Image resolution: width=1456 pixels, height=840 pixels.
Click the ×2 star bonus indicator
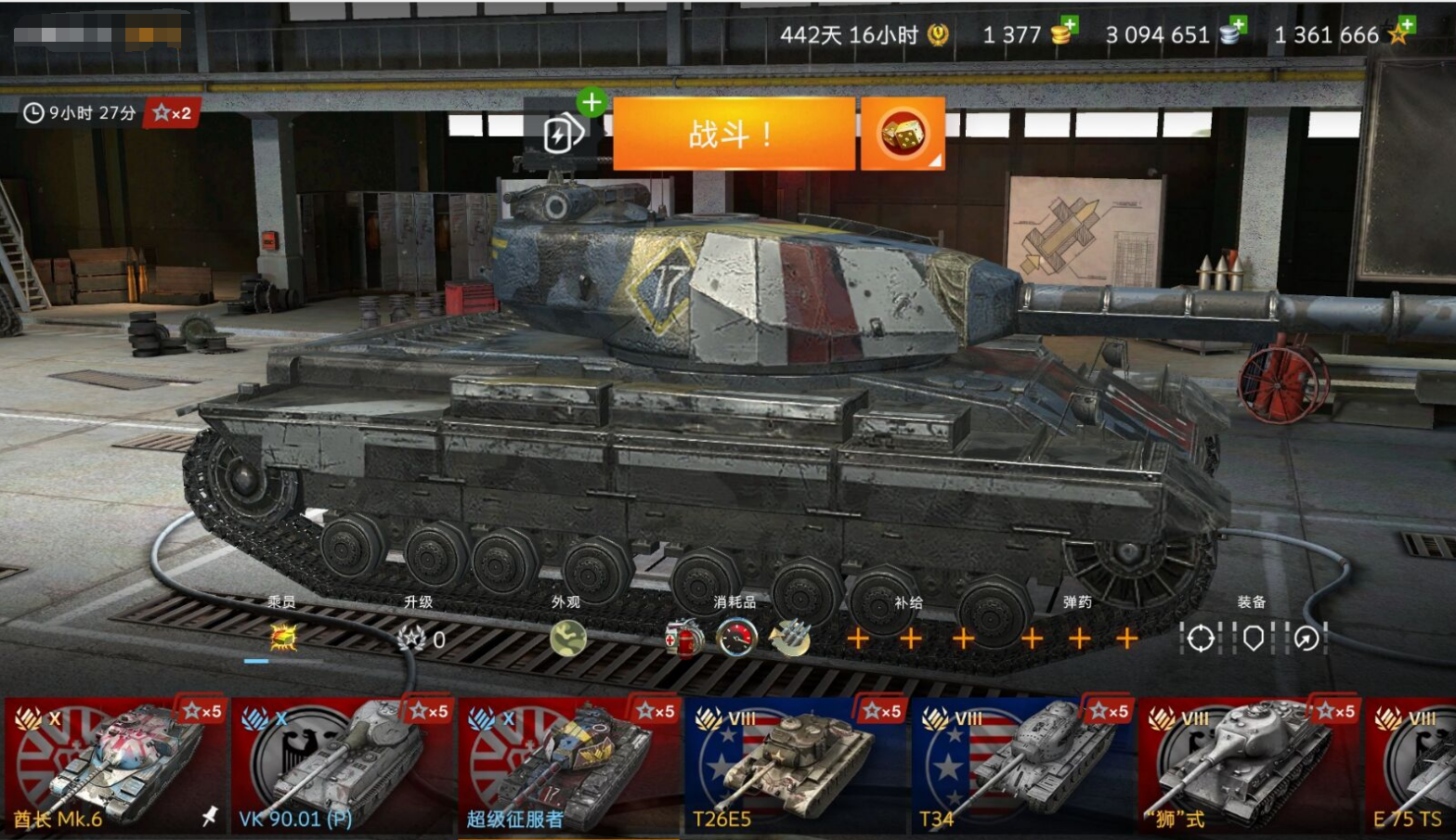pyautogui.click(x=172, y=113)
